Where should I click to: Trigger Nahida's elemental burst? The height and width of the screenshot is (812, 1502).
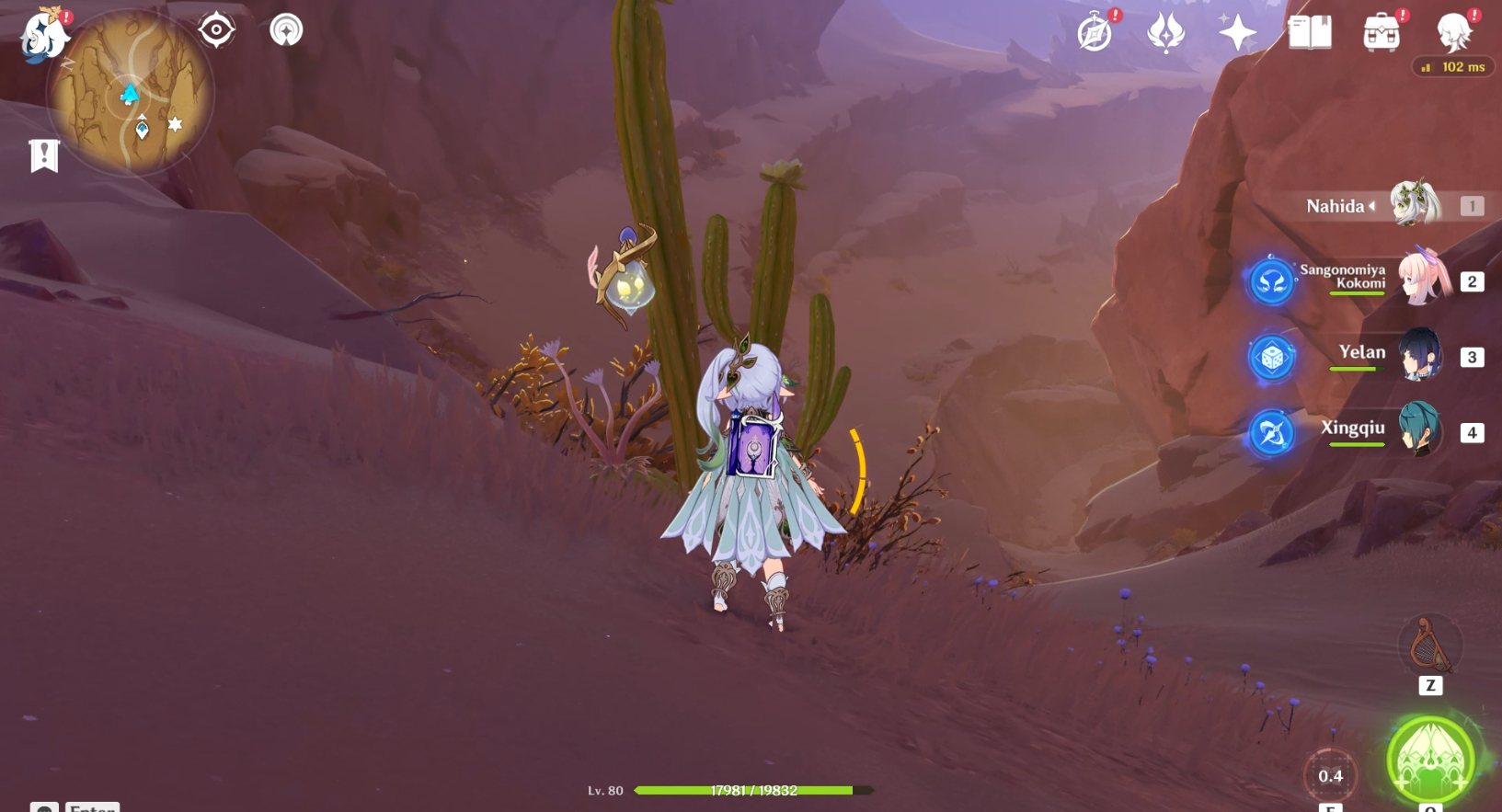1428,757
